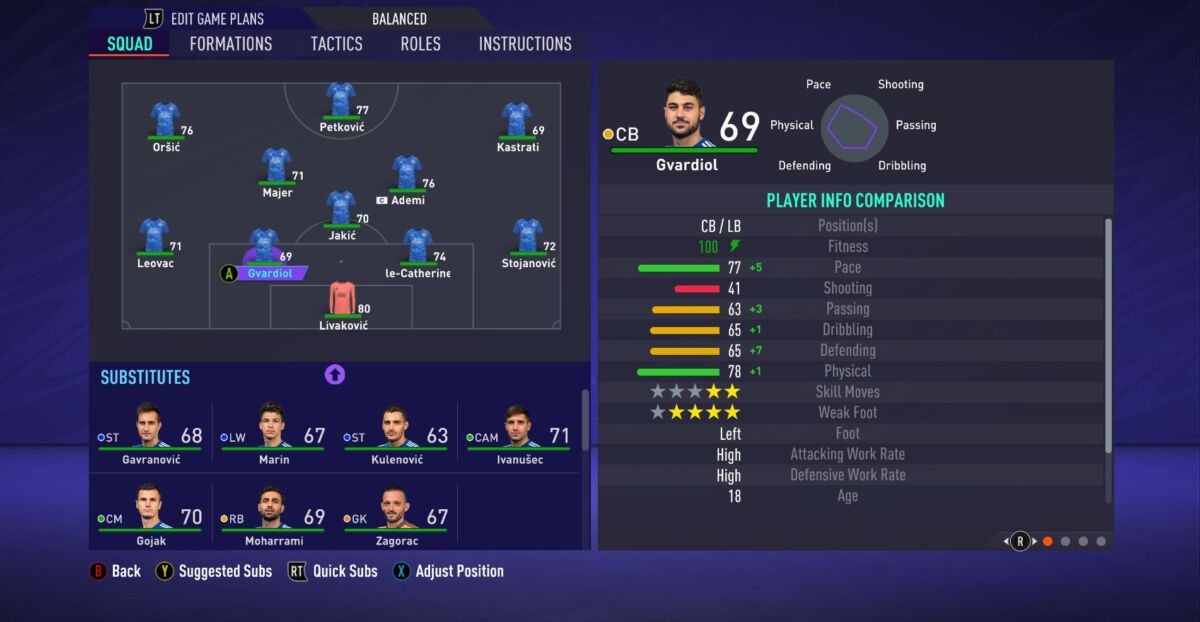The height and width of the screenshot is (622, 1200).
Task: Choose substitute Moharrami
Action: click(273, 514)
